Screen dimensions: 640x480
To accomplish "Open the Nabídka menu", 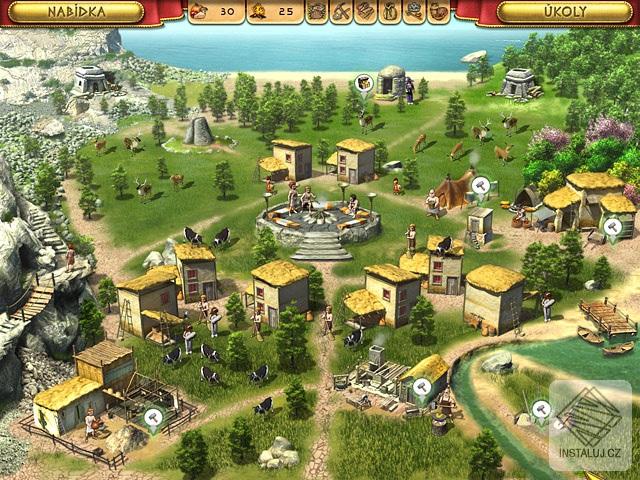I will coord(80,13).
